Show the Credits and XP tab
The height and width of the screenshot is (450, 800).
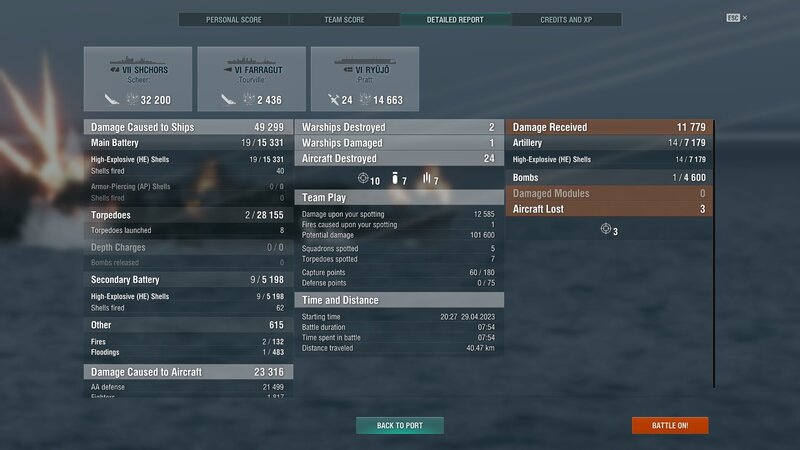click(x=566, y=20)
